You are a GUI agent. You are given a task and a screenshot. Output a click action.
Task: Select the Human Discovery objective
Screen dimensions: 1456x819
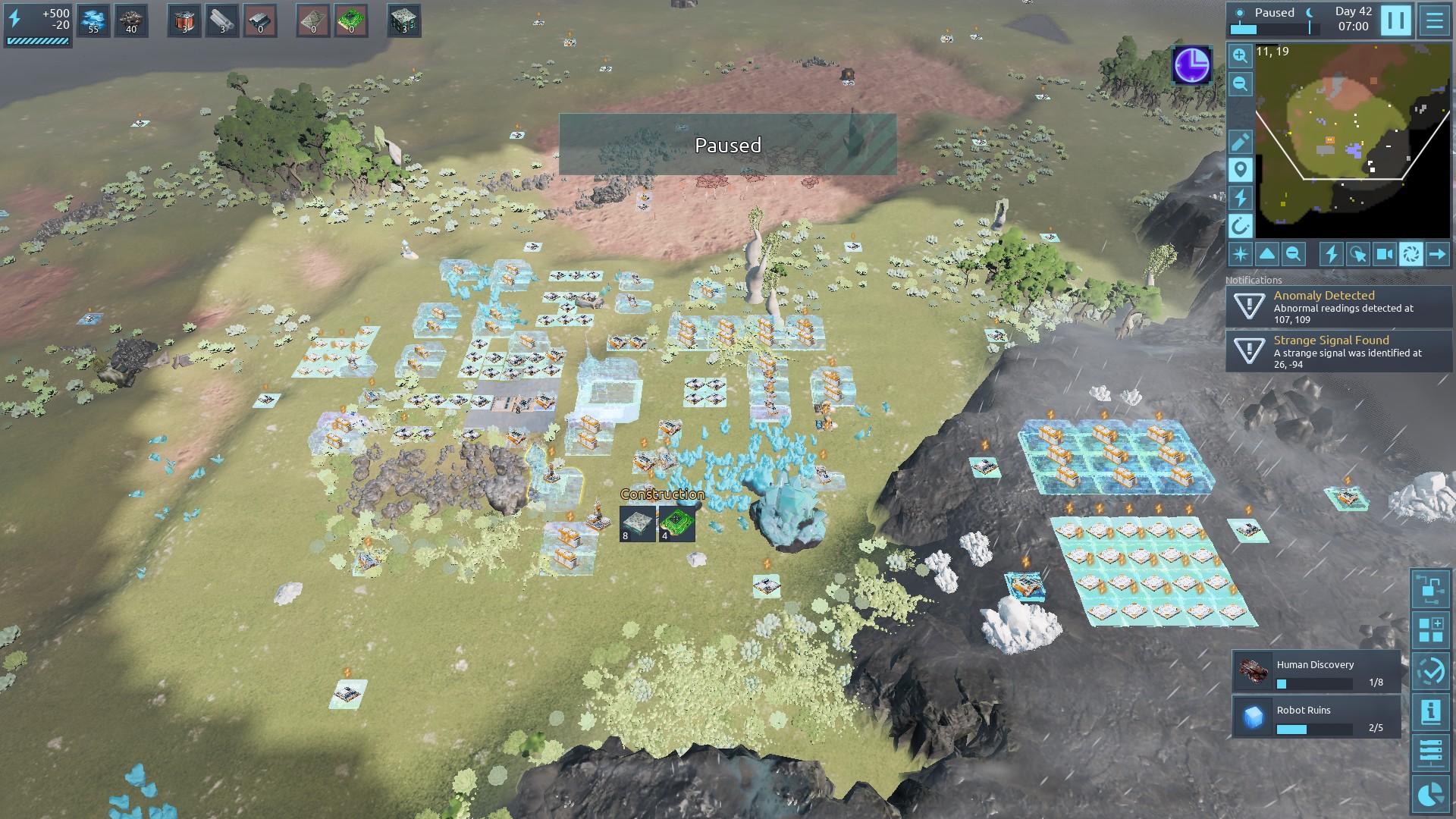pos(1316,672)
